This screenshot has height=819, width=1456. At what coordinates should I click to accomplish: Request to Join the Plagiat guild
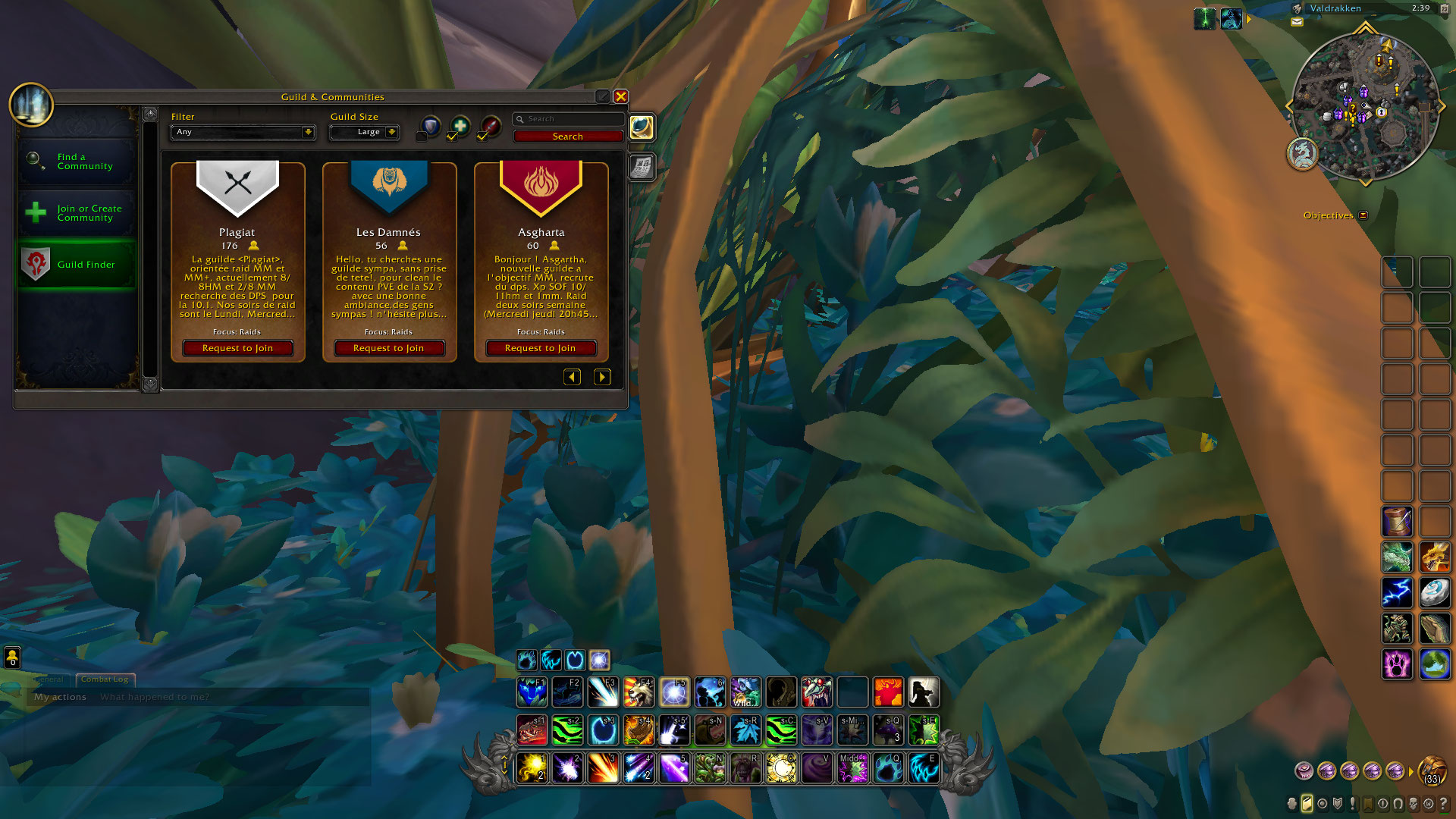pos(237,348)
